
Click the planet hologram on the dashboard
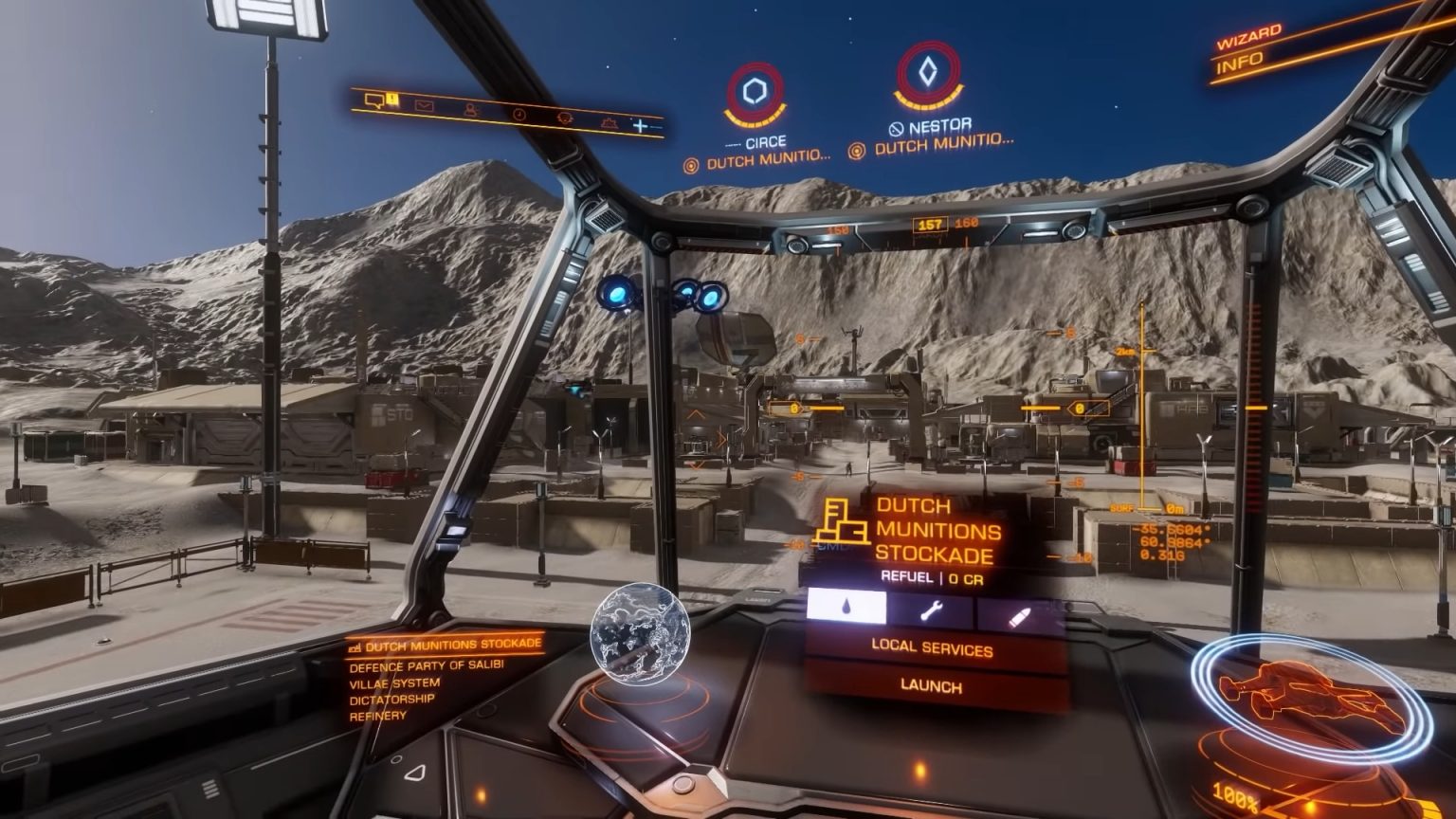(x=641, y=635)
